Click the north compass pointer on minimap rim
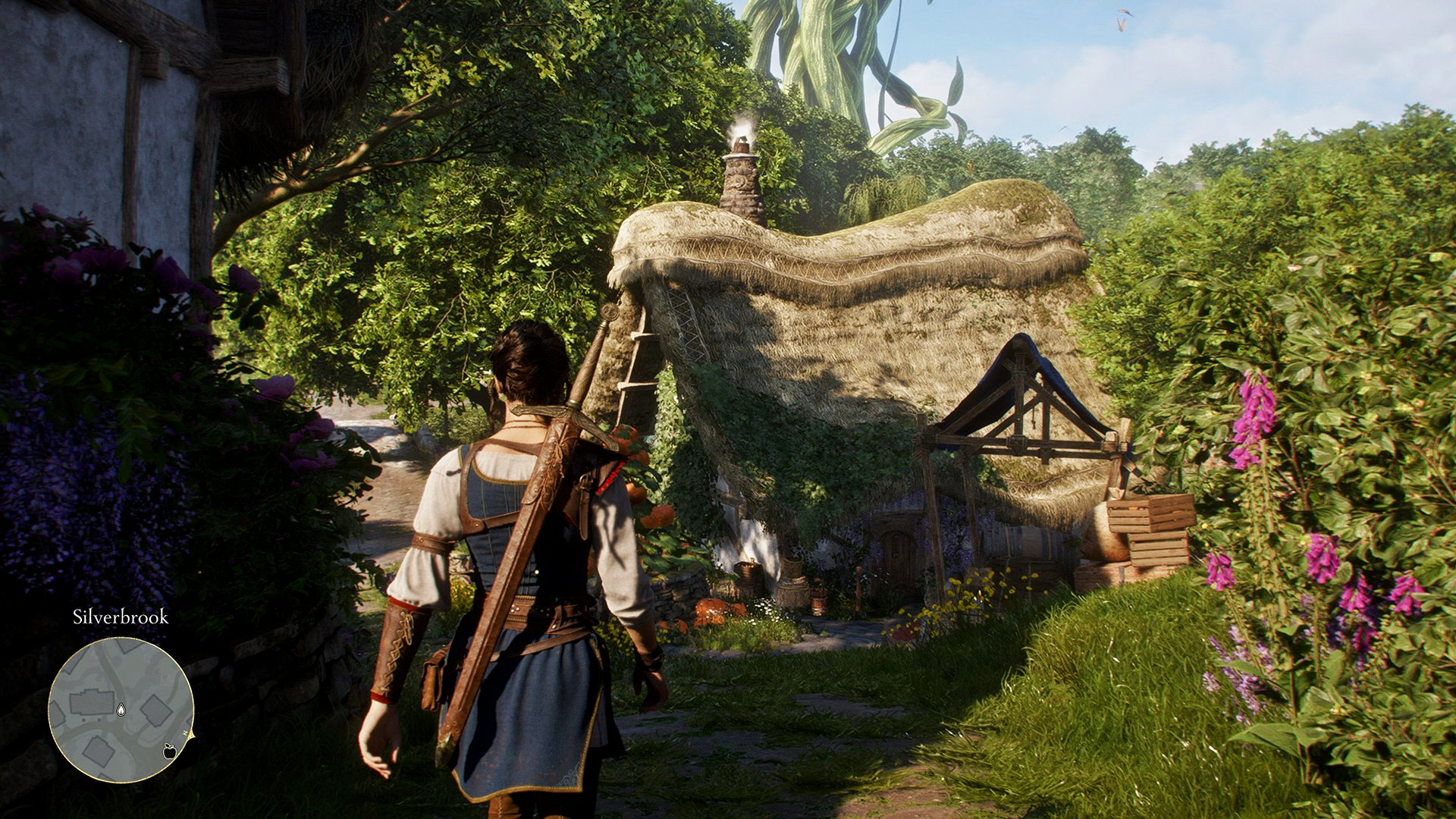 pyautogui.click(x=190, y=734)
